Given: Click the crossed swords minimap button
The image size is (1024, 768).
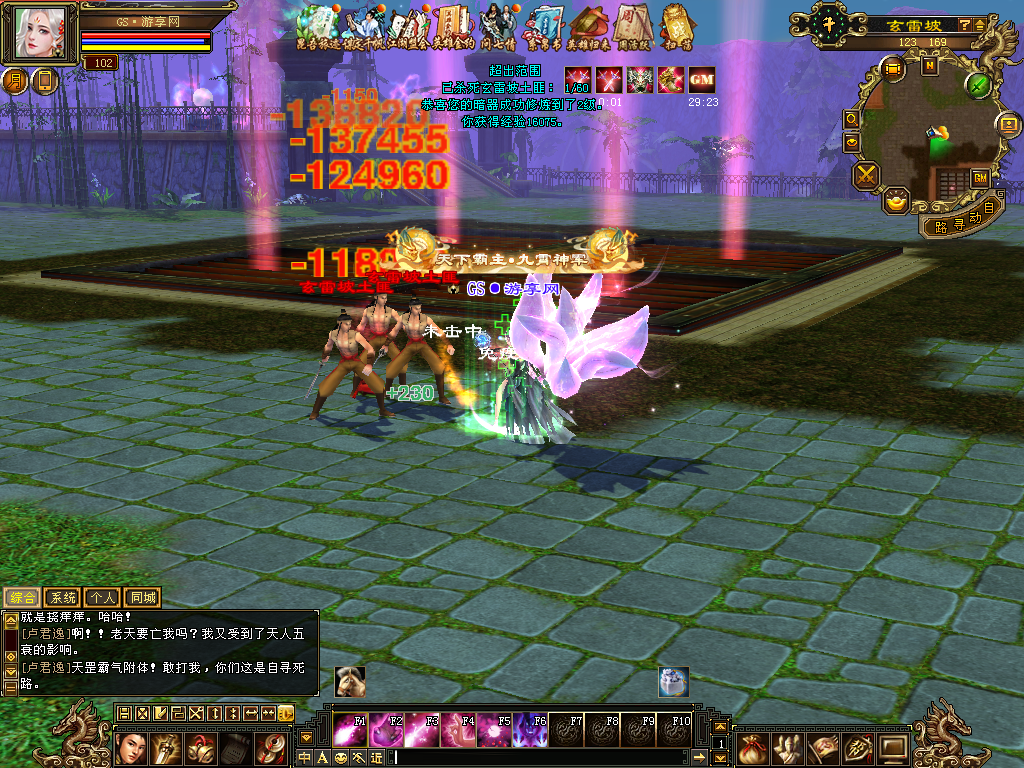Looking at the screenshot, I should tap(865, 175).
